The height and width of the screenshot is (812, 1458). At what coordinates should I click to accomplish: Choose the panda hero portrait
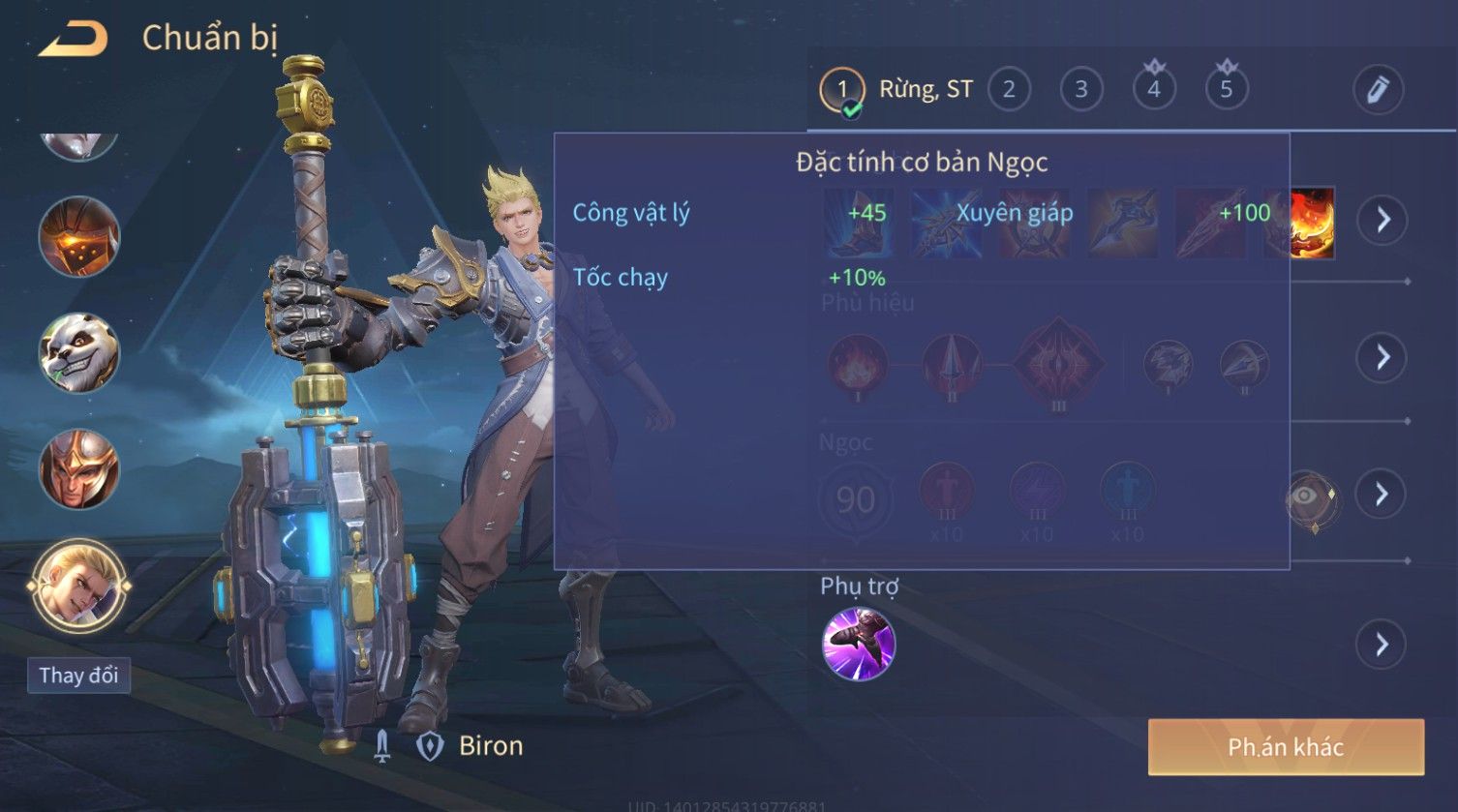click(x=78, y=352)
